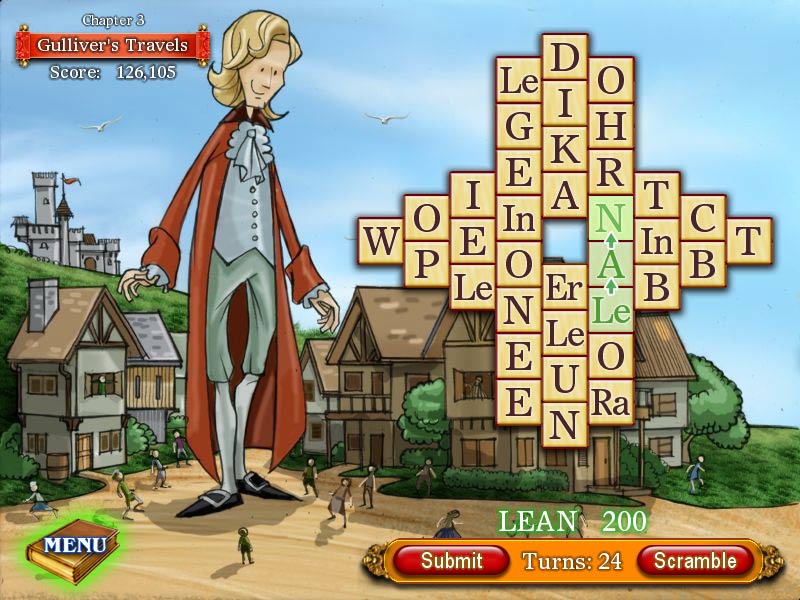Select the D tile
This screenshot has width=800, height=600.
[x=565, y=57]
